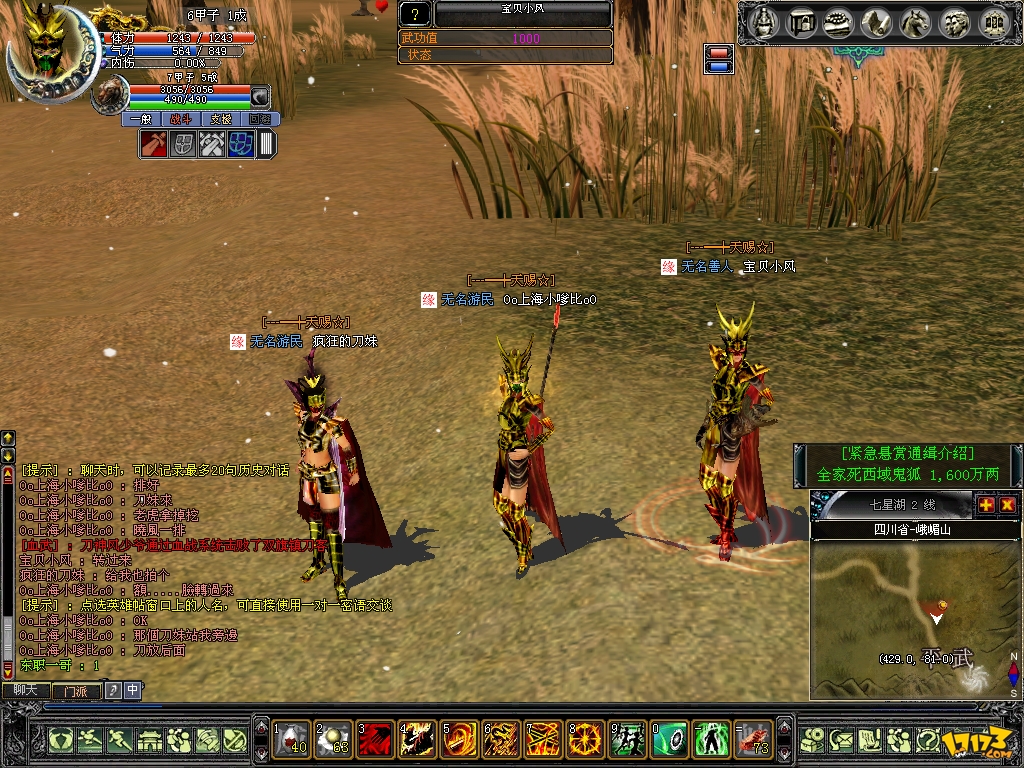Expand the minimap with the plus button
1024x768 pixels.
click(986, 504)
